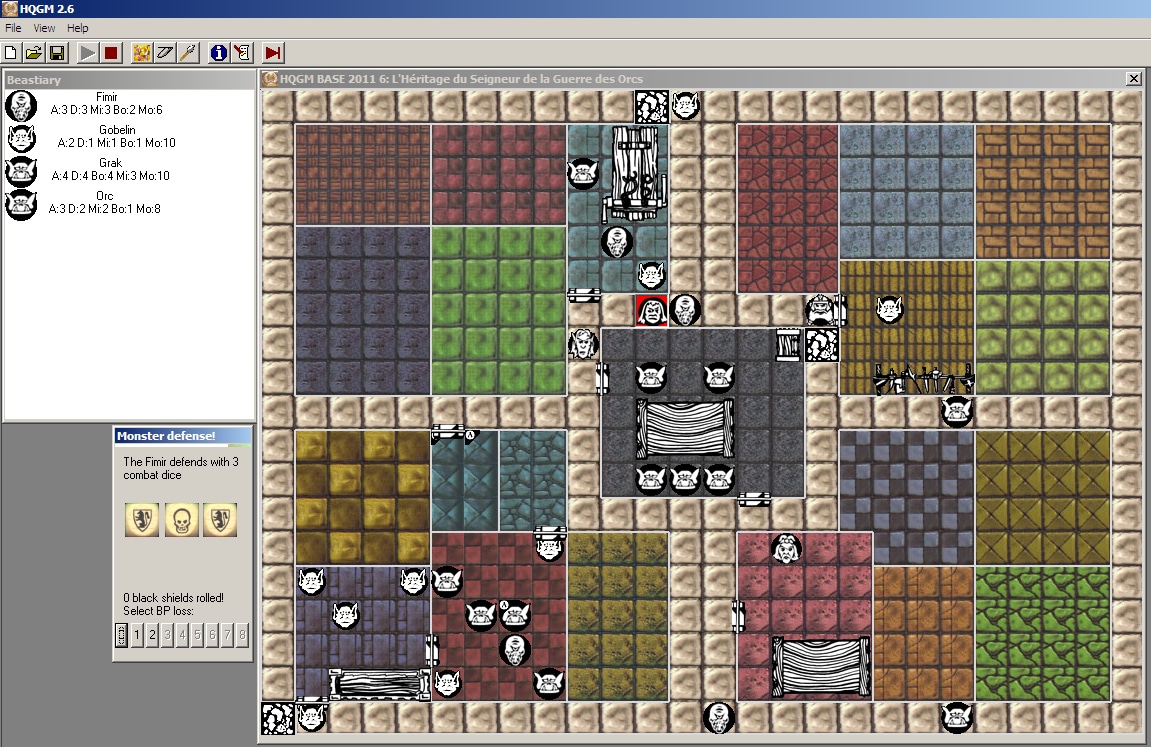1151x747 pixels.
Task: Save using the floppy disk icon
Action: point(57,52)
